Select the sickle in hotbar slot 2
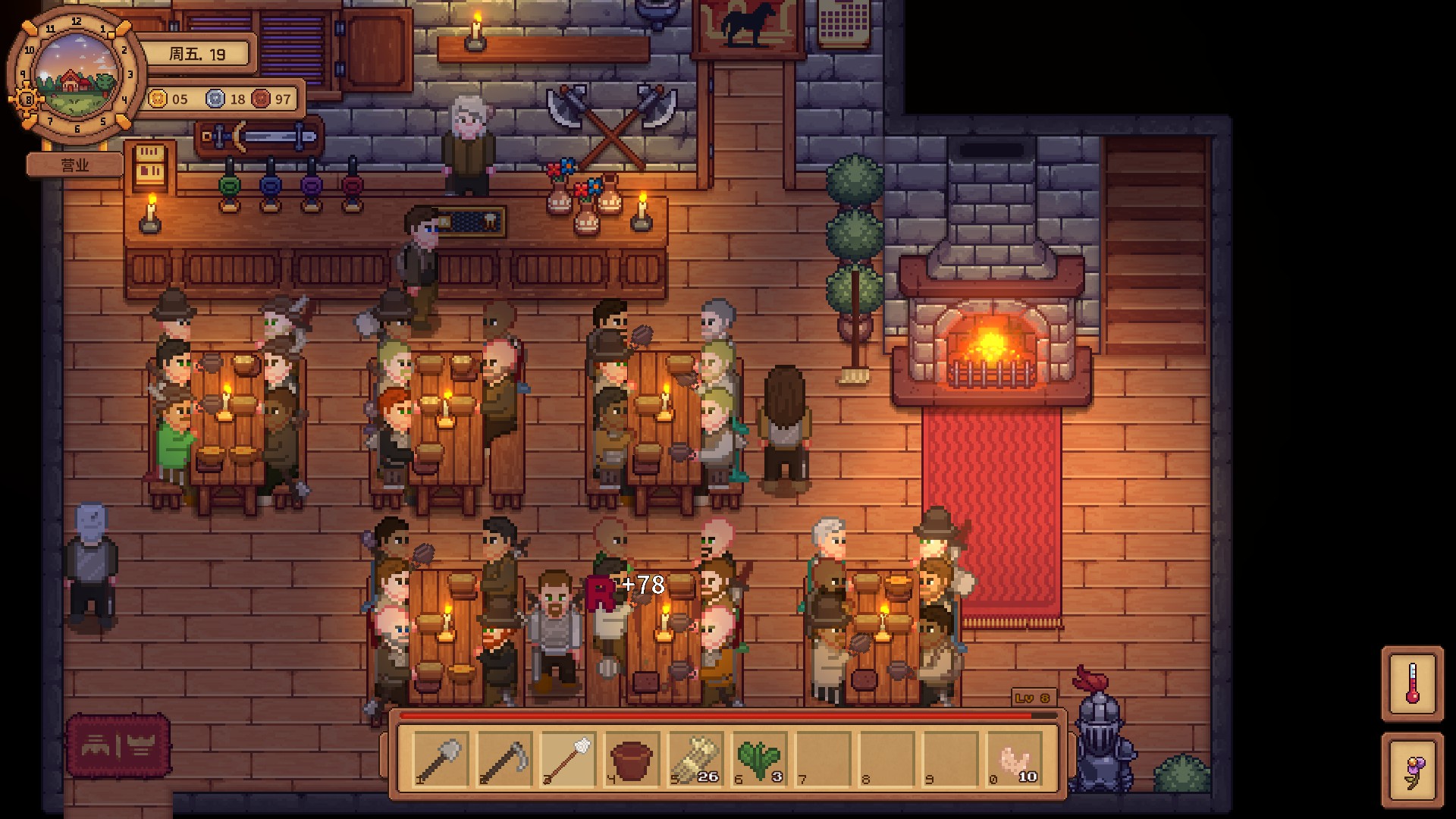Viewport: 1456px width, 819px height. point(504,759)
